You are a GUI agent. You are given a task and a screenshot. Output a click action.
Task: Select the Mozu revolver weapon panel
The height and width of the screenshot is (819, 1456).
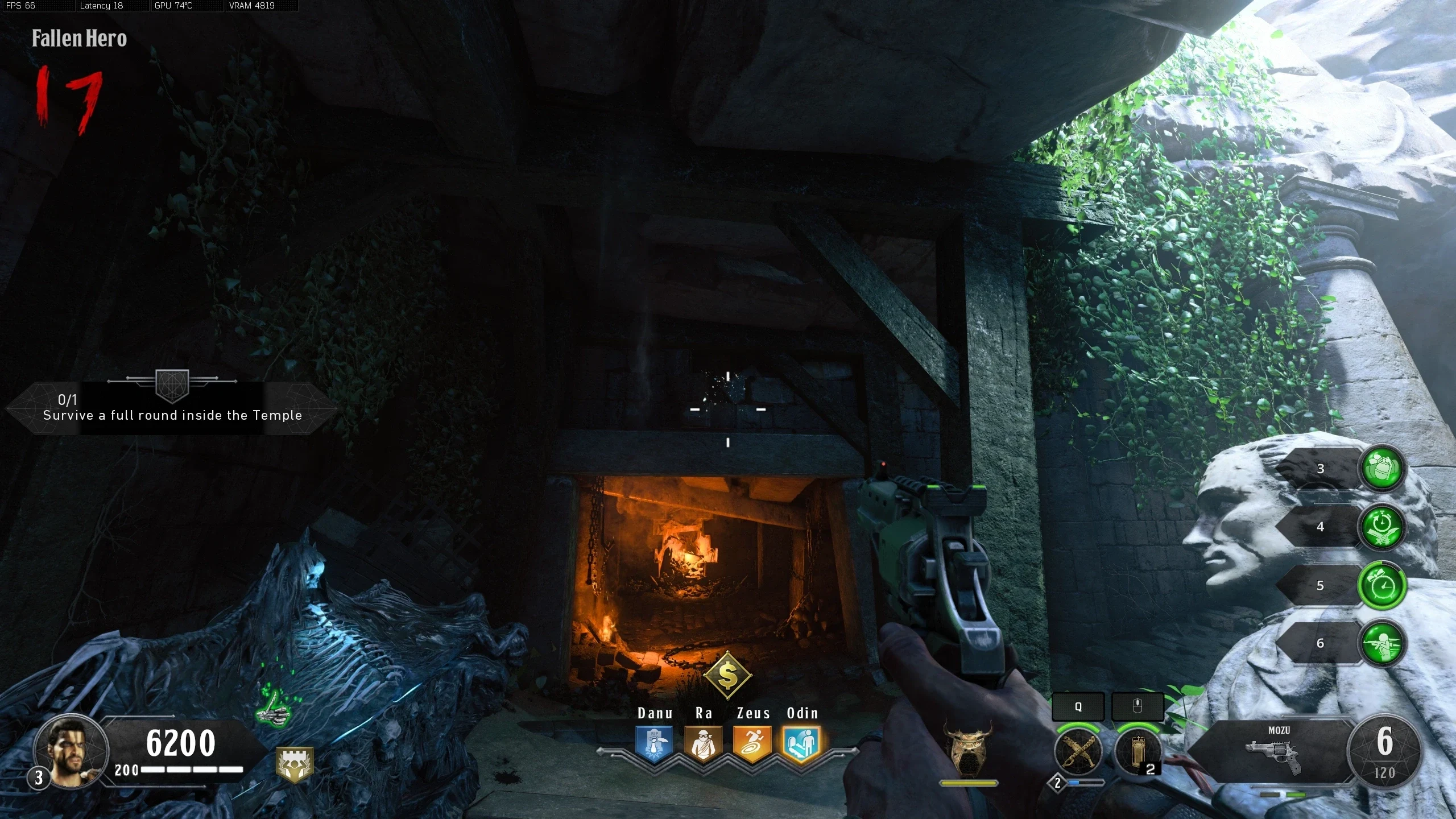[1274, 752]
